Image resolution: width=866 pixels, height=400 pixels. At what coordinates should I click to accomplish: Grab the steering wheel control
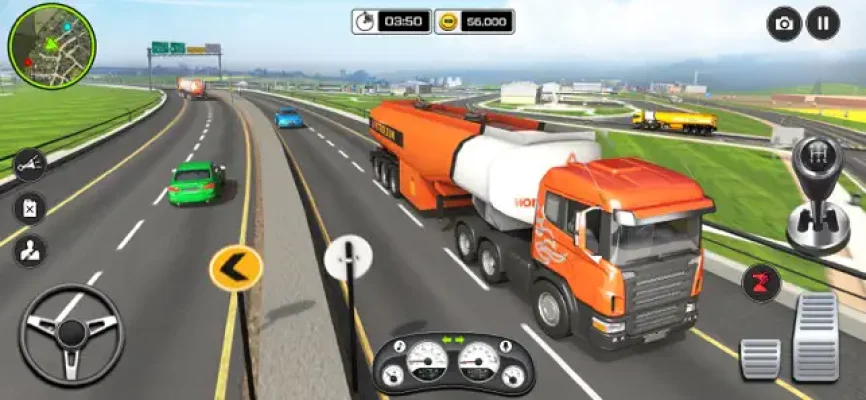point(71,335)
